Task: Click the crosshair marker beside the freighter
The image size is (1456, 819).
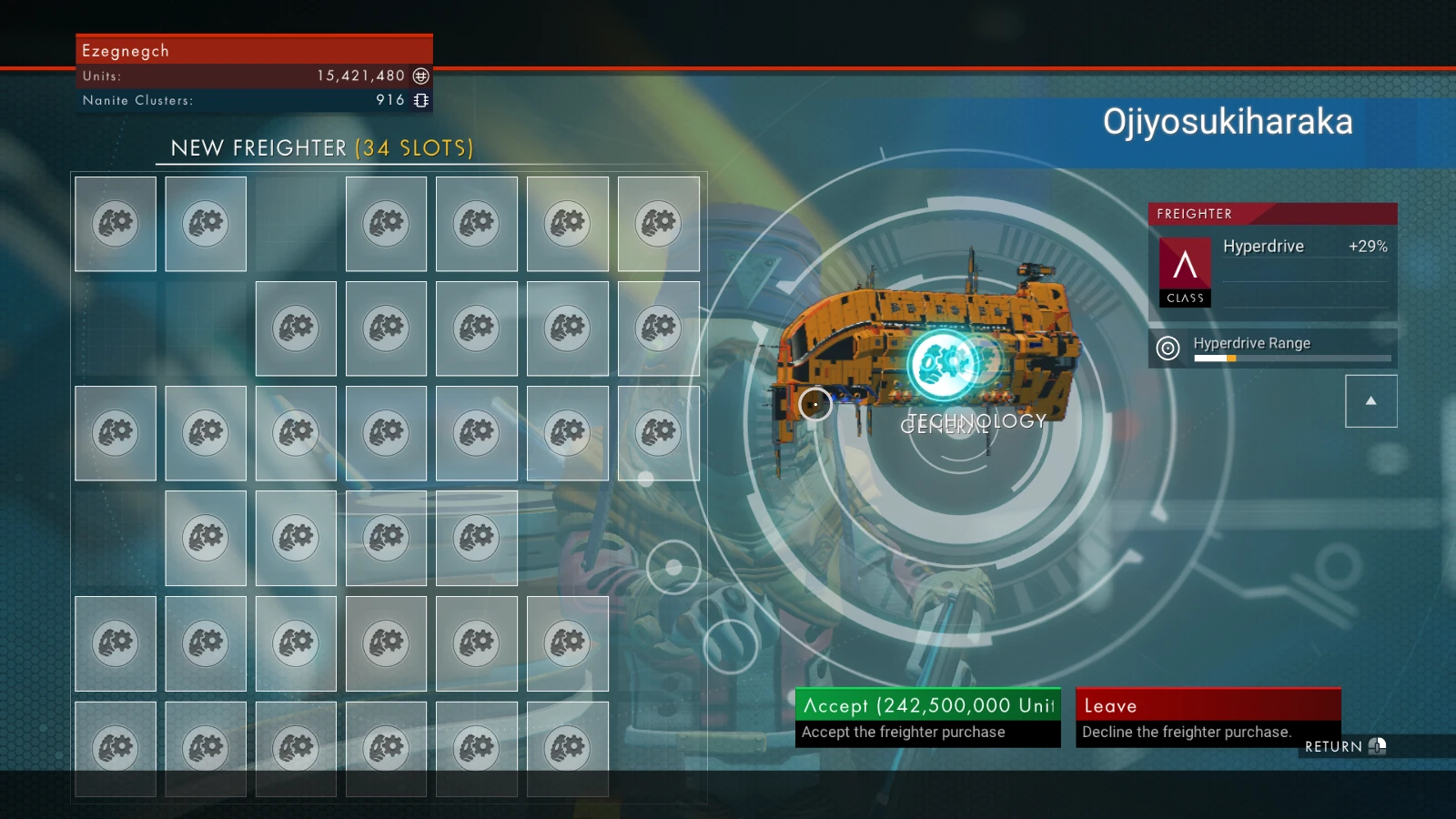Action: click(x=814, y=405)
